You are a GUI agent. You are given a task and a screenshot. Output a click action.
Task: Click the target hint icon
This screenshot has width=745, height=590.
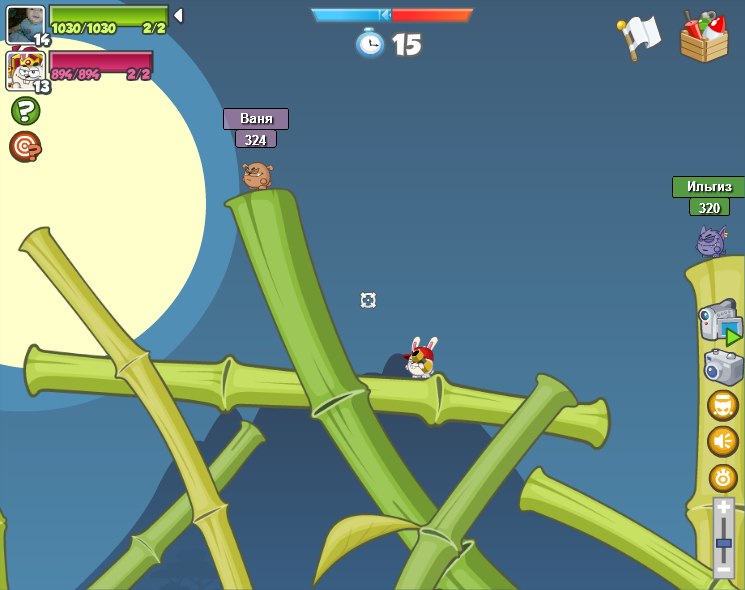[25, 147]
